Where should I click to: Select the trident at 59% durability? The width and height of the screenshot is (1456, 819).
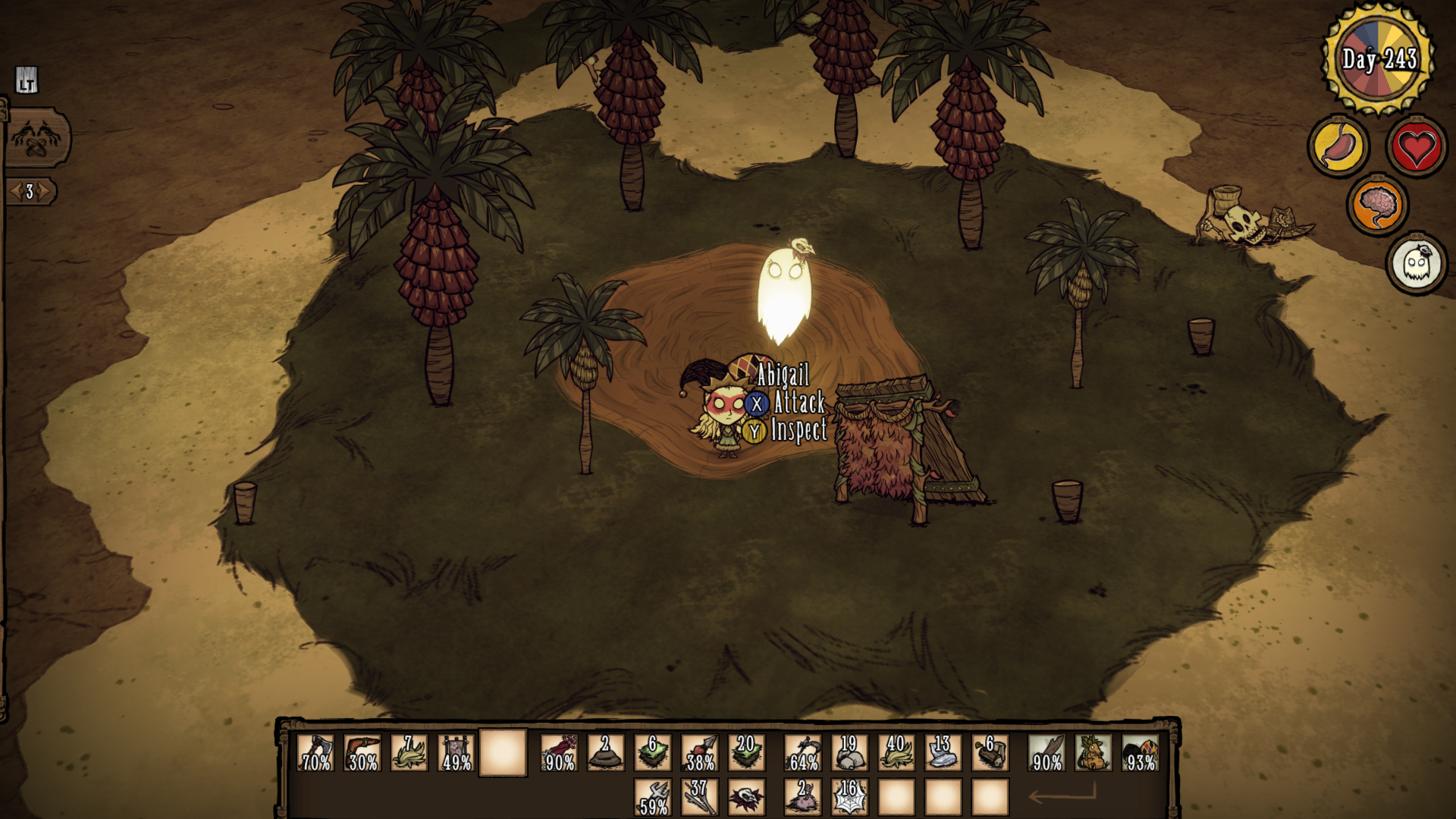tap(653, 798)
